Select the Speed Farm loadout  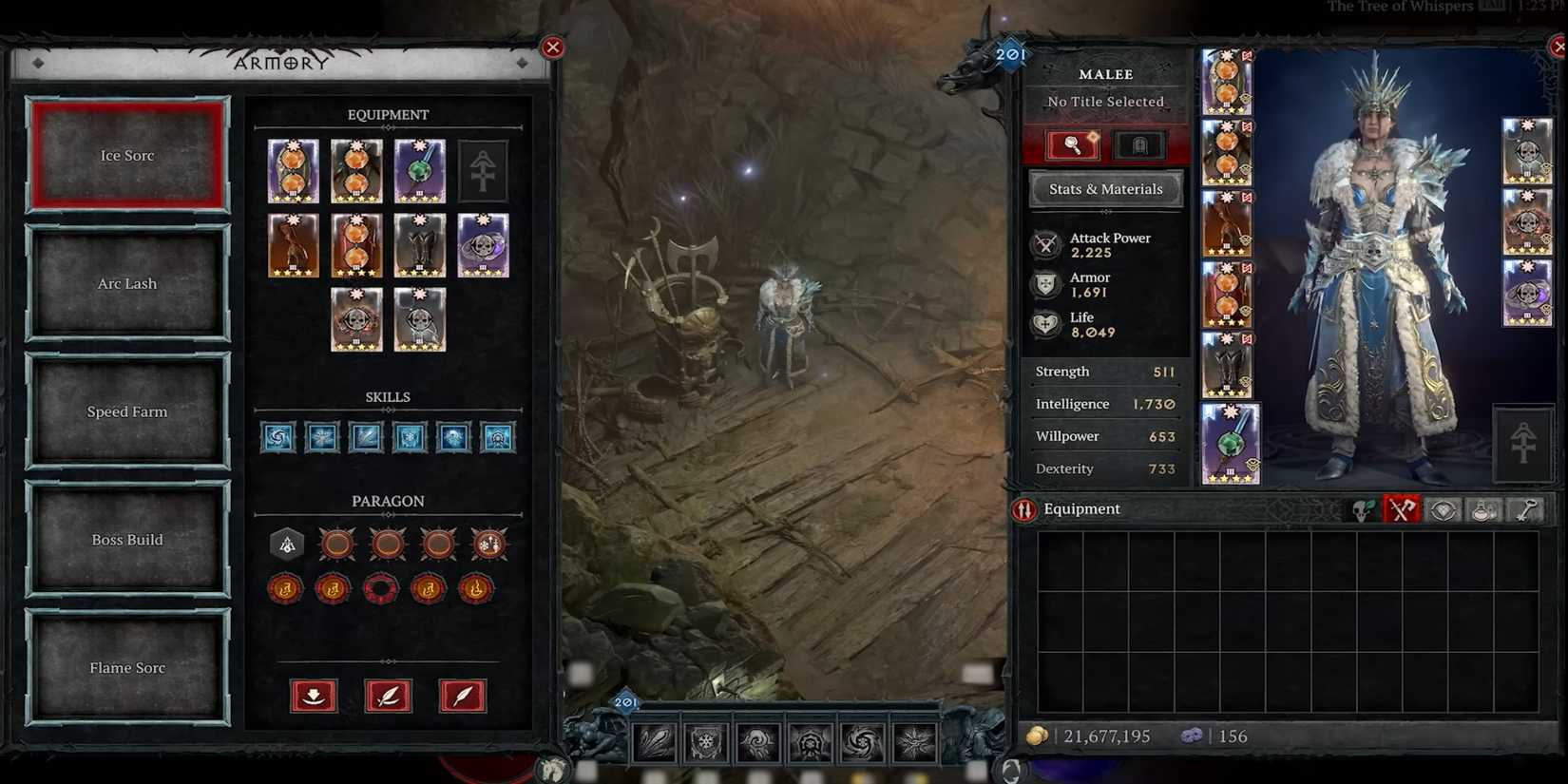point(127,411)
